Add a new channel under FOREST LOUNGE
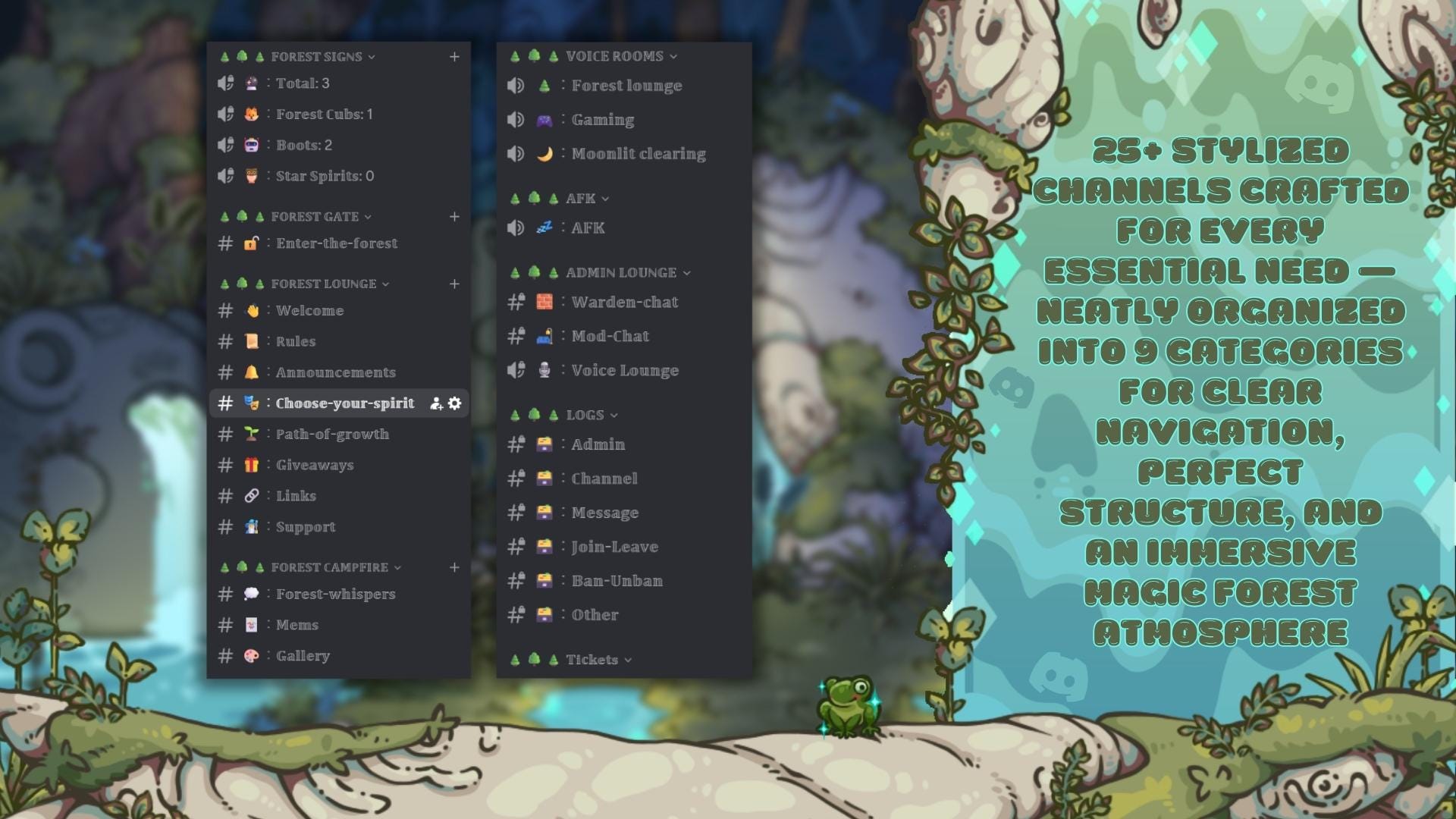This screenshot has height=819, width=1456. coord(454,284)
